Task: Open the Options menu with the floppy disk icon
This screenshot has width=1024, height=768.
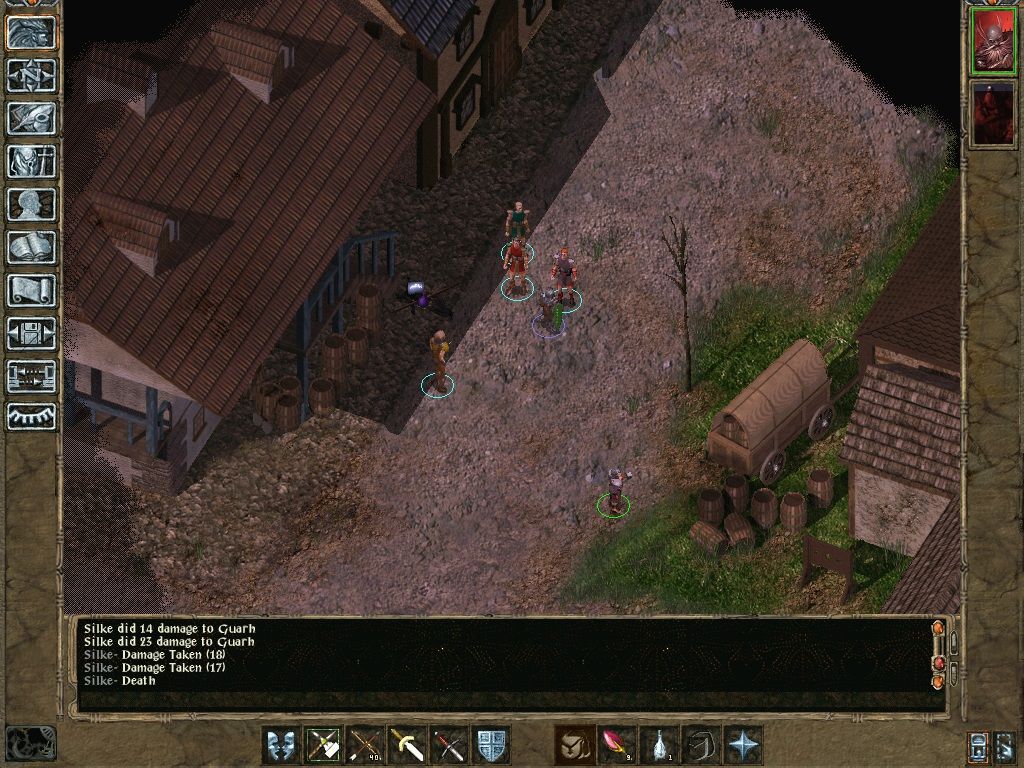Action: coord(31,333)
